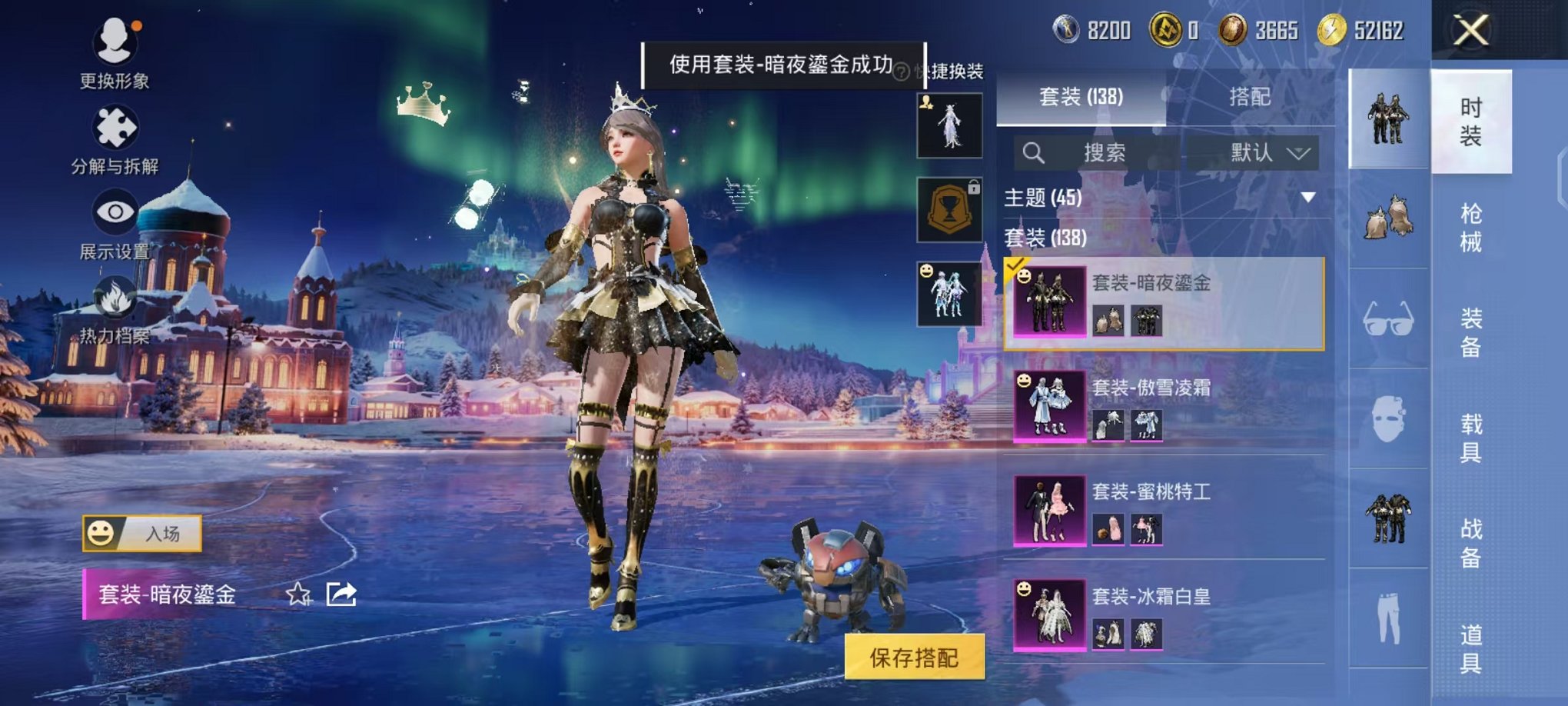
Task: Collapse the 主题 (45) section
Action: [1309, 198]
